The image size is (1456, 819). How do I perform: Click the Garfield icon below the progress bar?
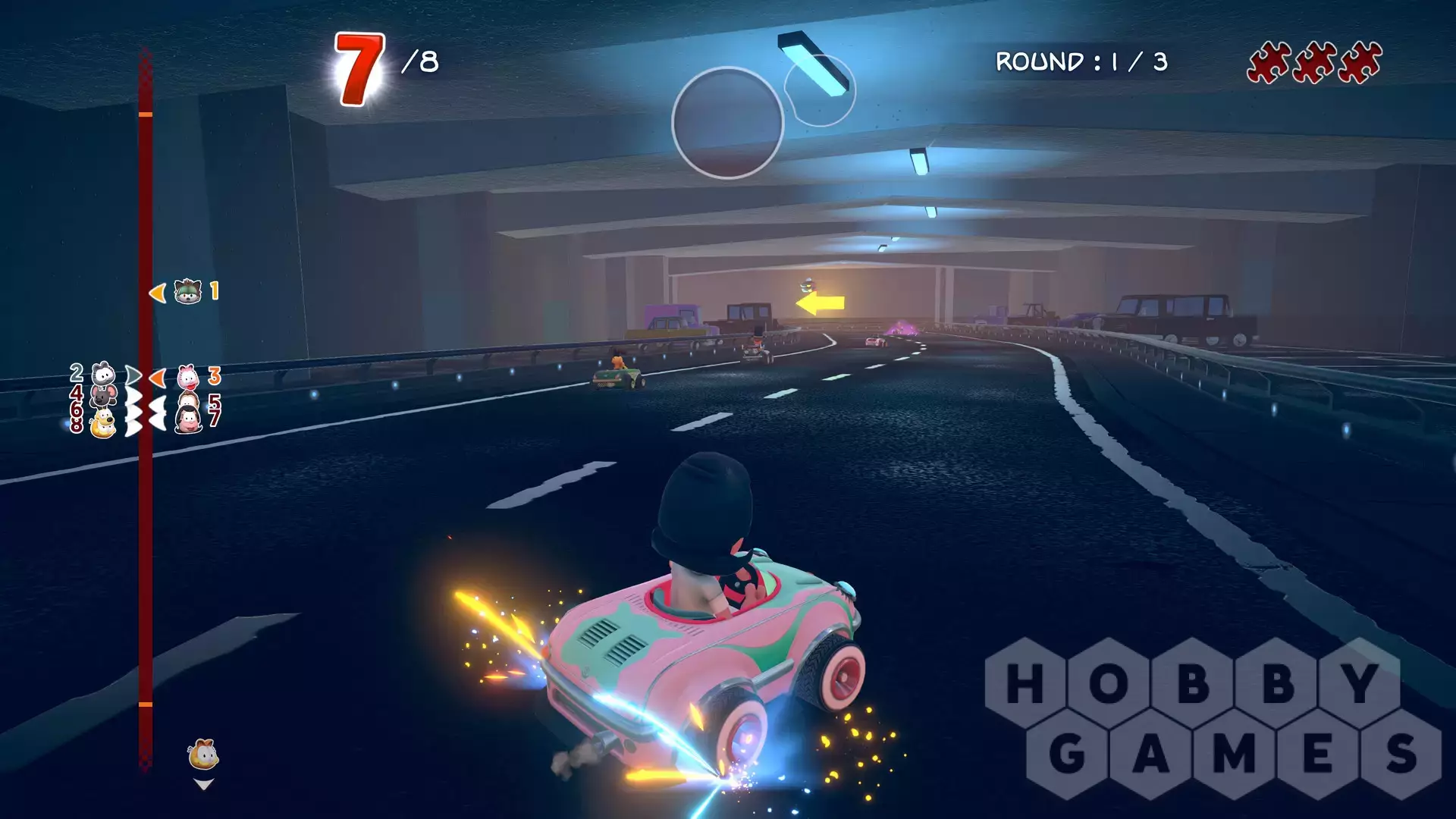pos(203,755)
